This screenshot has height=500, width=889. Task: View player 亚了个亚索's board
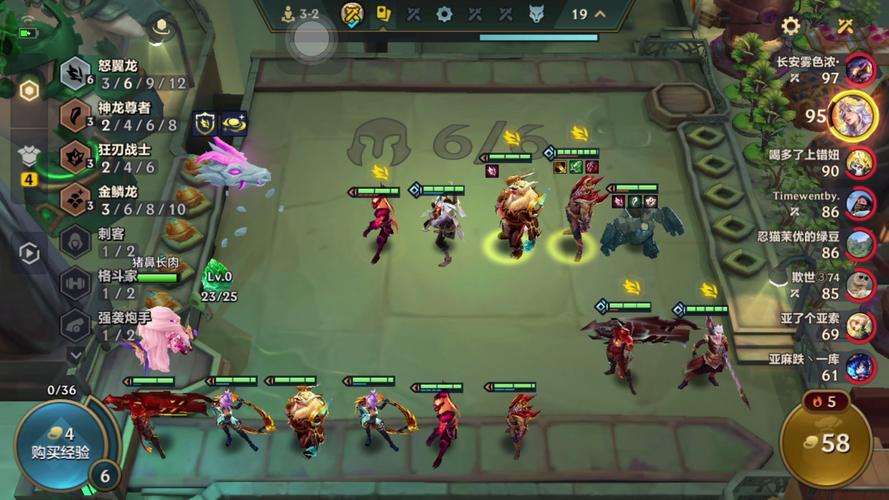pyautogui.click(x=859, y=326)
